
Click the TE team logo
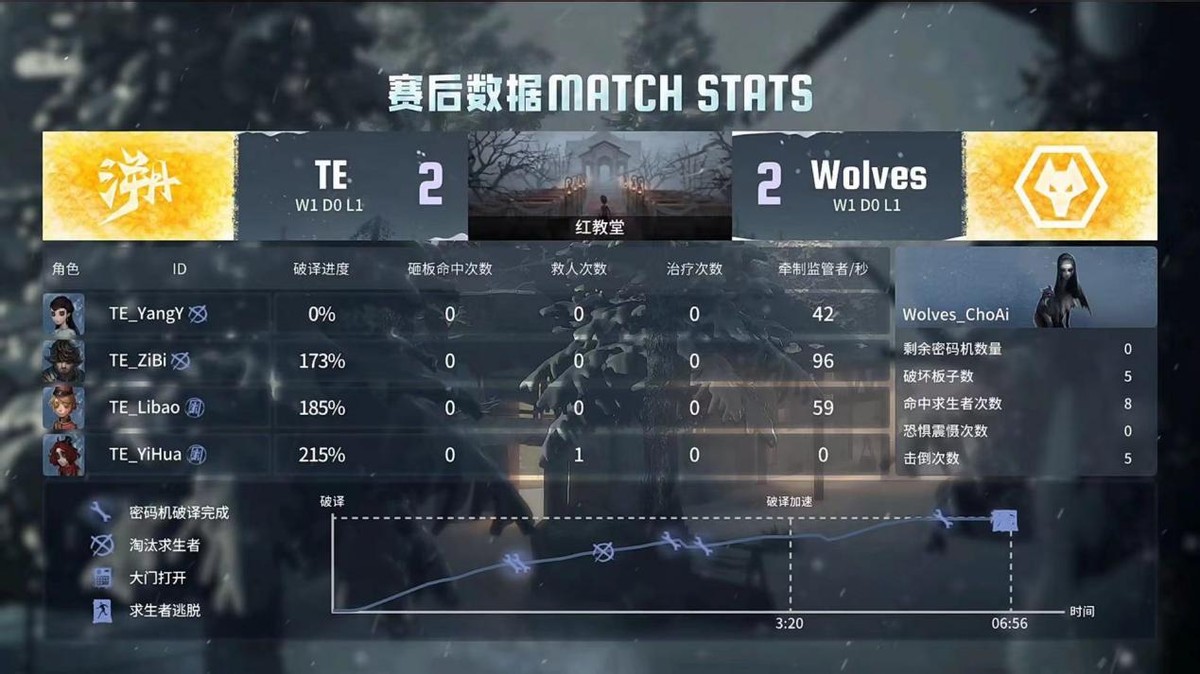click(140, 186)
